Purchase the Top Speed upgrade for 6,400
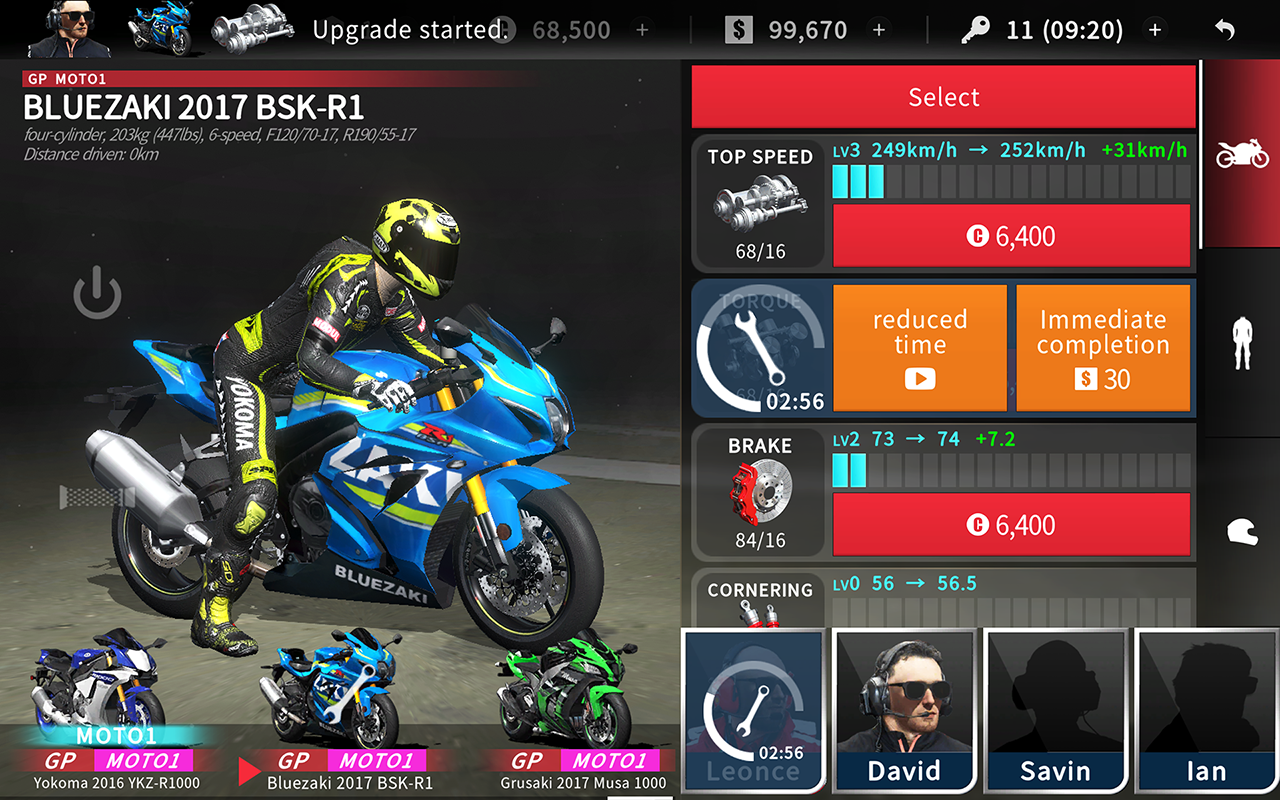This screenshot has height=800, width=1280. pyautogui.click(x=1011, y=236)
